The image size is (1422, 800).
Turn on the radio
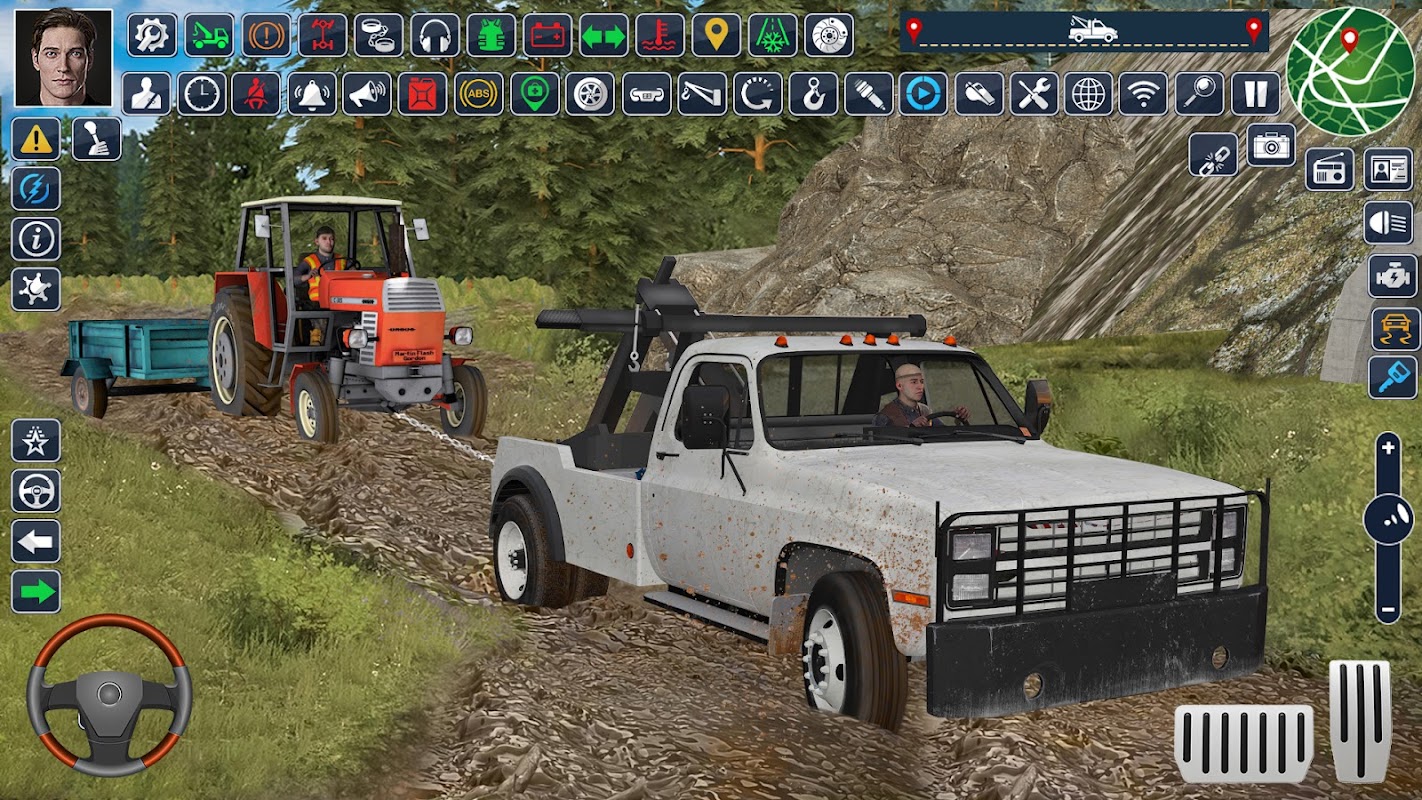coord(1330,170)
